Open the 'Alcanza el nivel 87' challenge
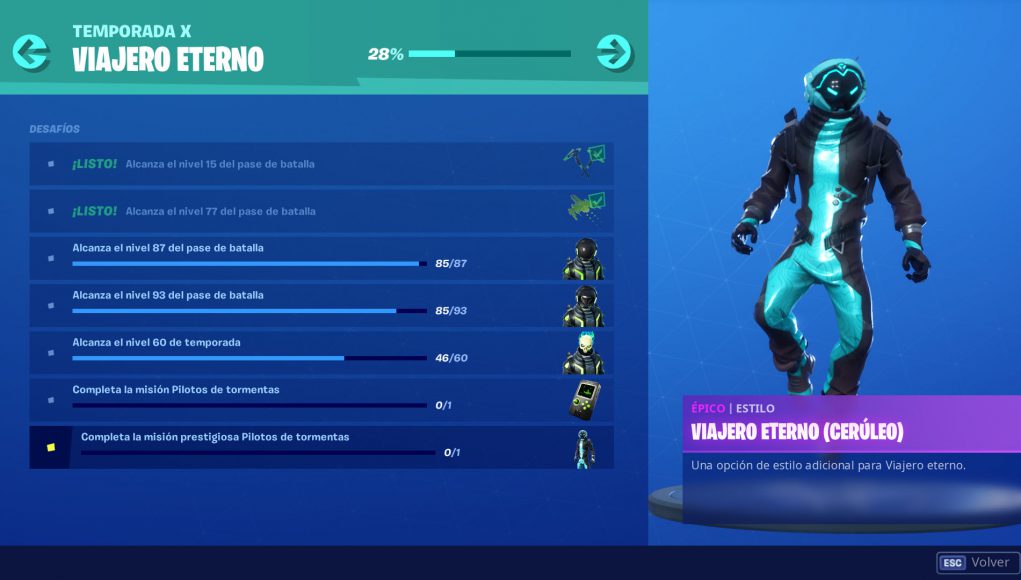The image size is (1021, 580). [300, 257]
